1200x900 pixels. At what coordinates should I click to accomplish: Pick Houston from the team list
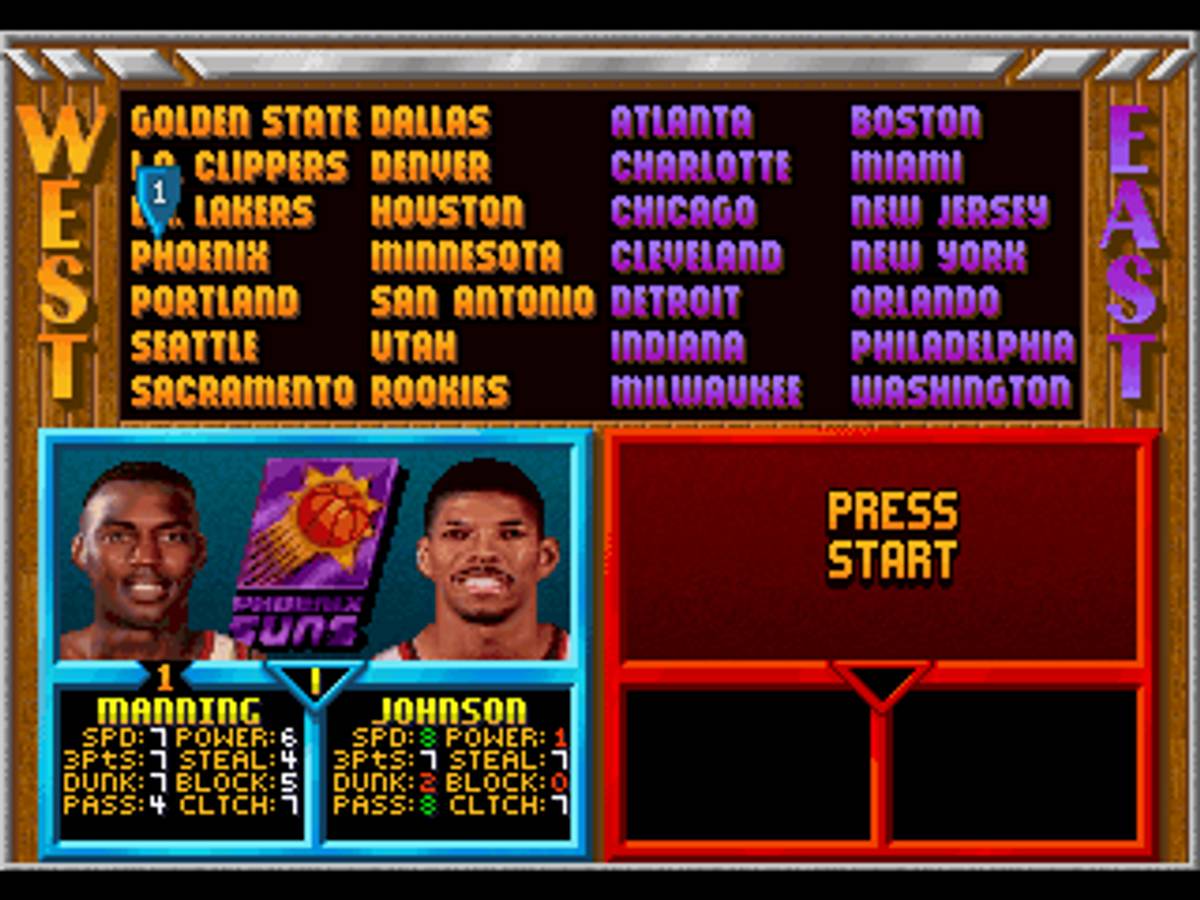pos(447,212)
